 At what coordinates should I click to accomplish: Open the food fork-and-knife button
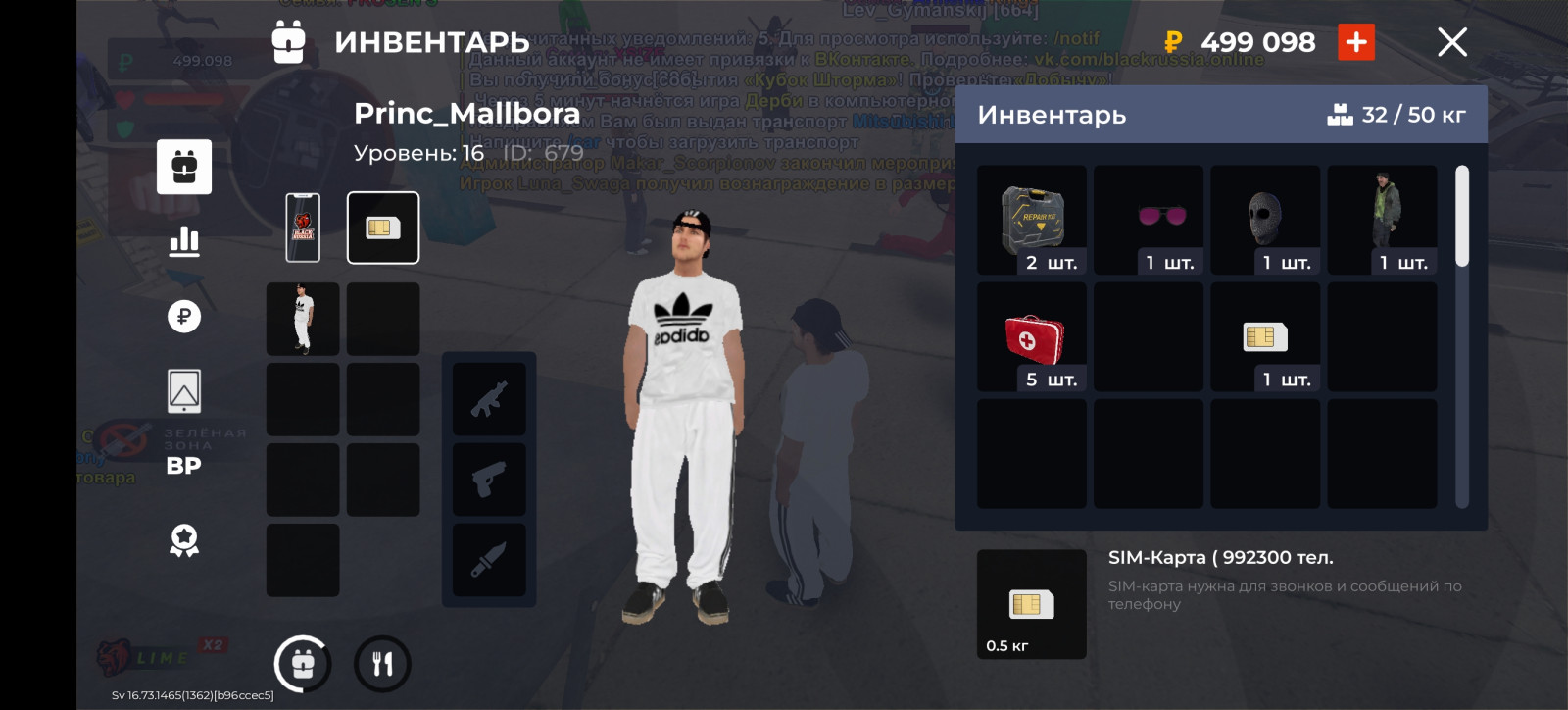click(x=382, y=664)
